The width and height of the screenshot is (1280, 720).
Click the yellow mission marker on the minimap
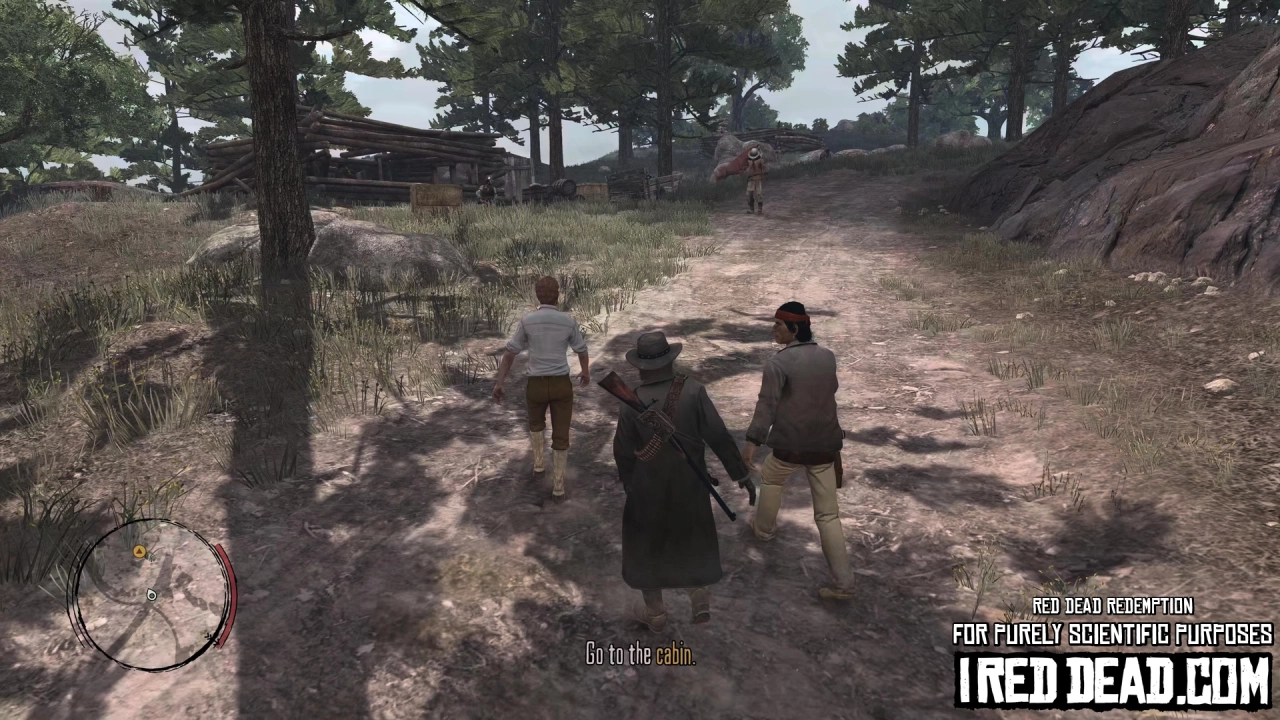point(140,551)
